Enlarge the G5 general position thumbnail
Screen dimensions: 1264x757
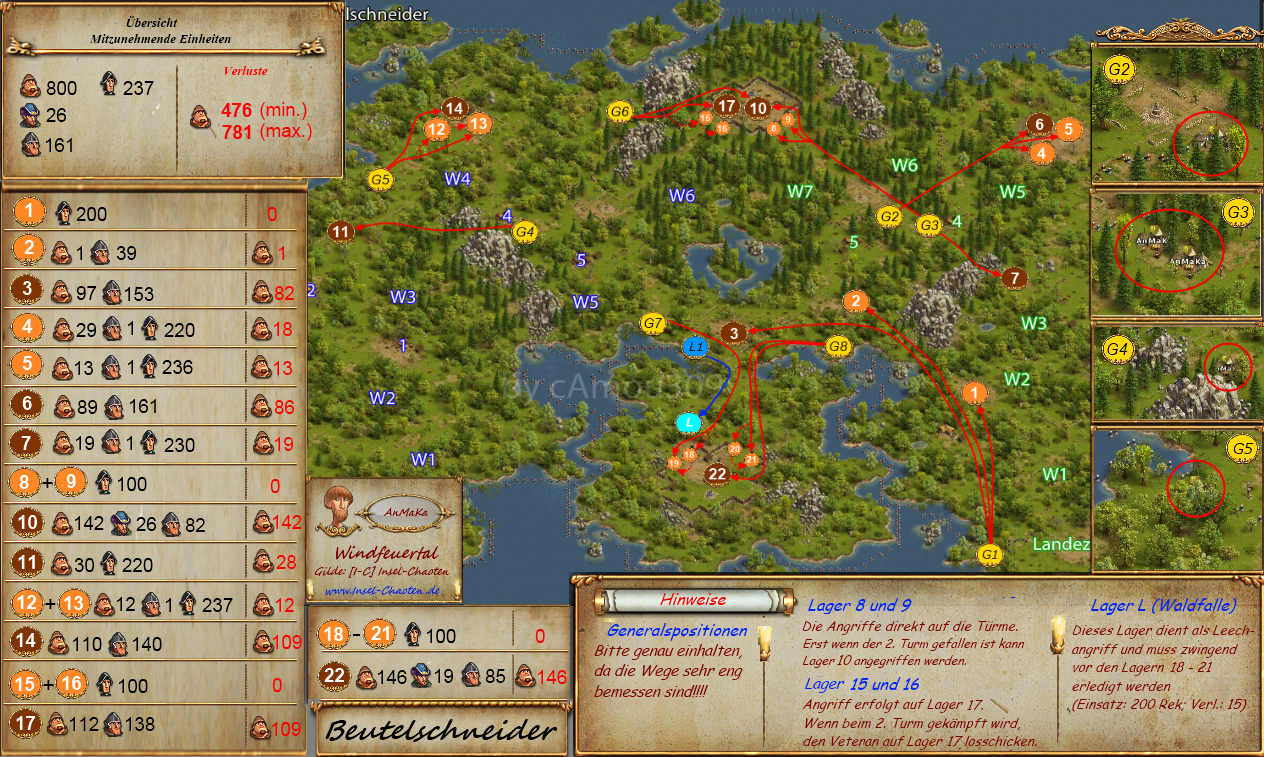pos(1175,498)
